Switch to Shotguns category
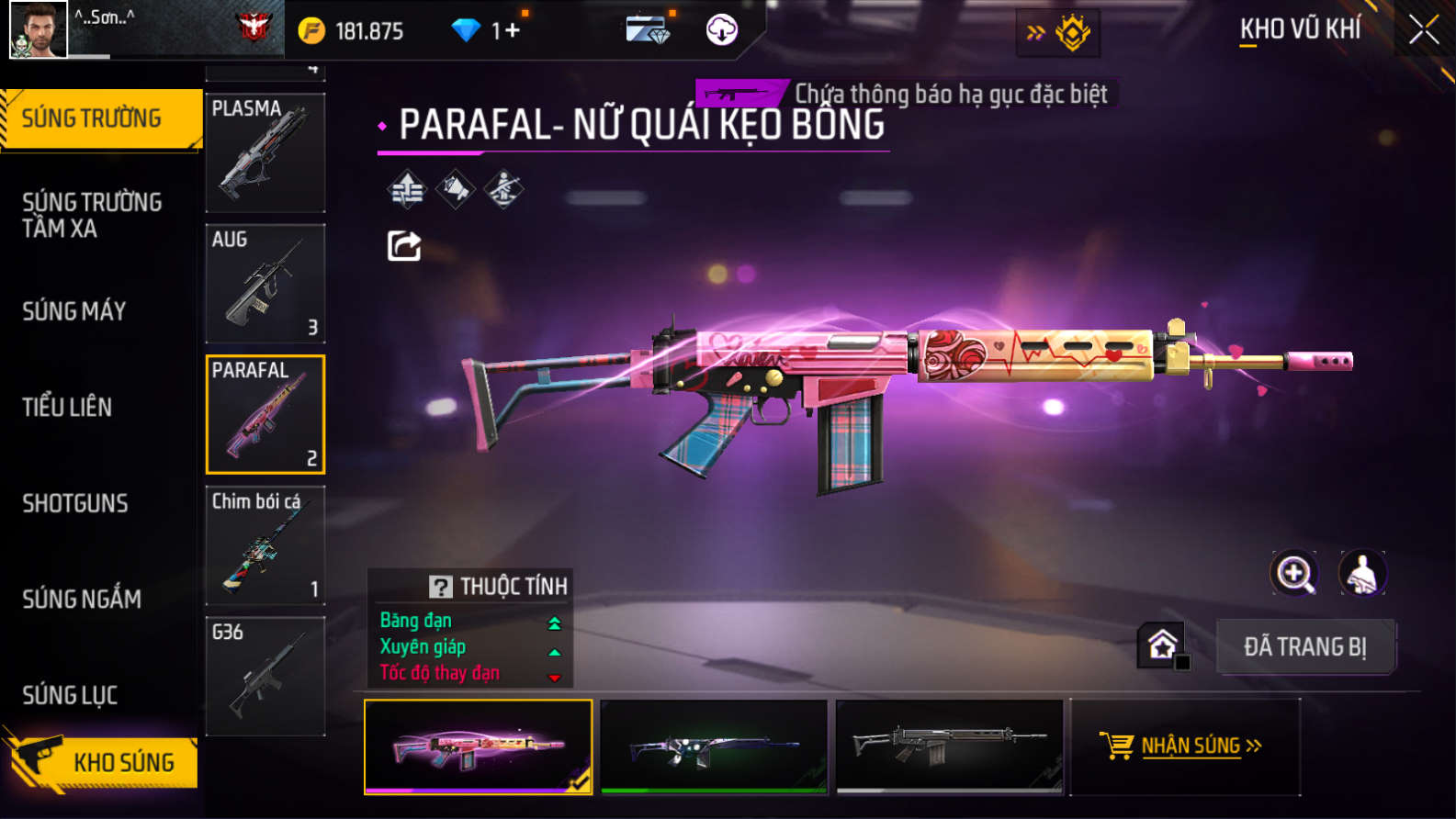This screenshot has width=1456, height=819. (75, 503)
